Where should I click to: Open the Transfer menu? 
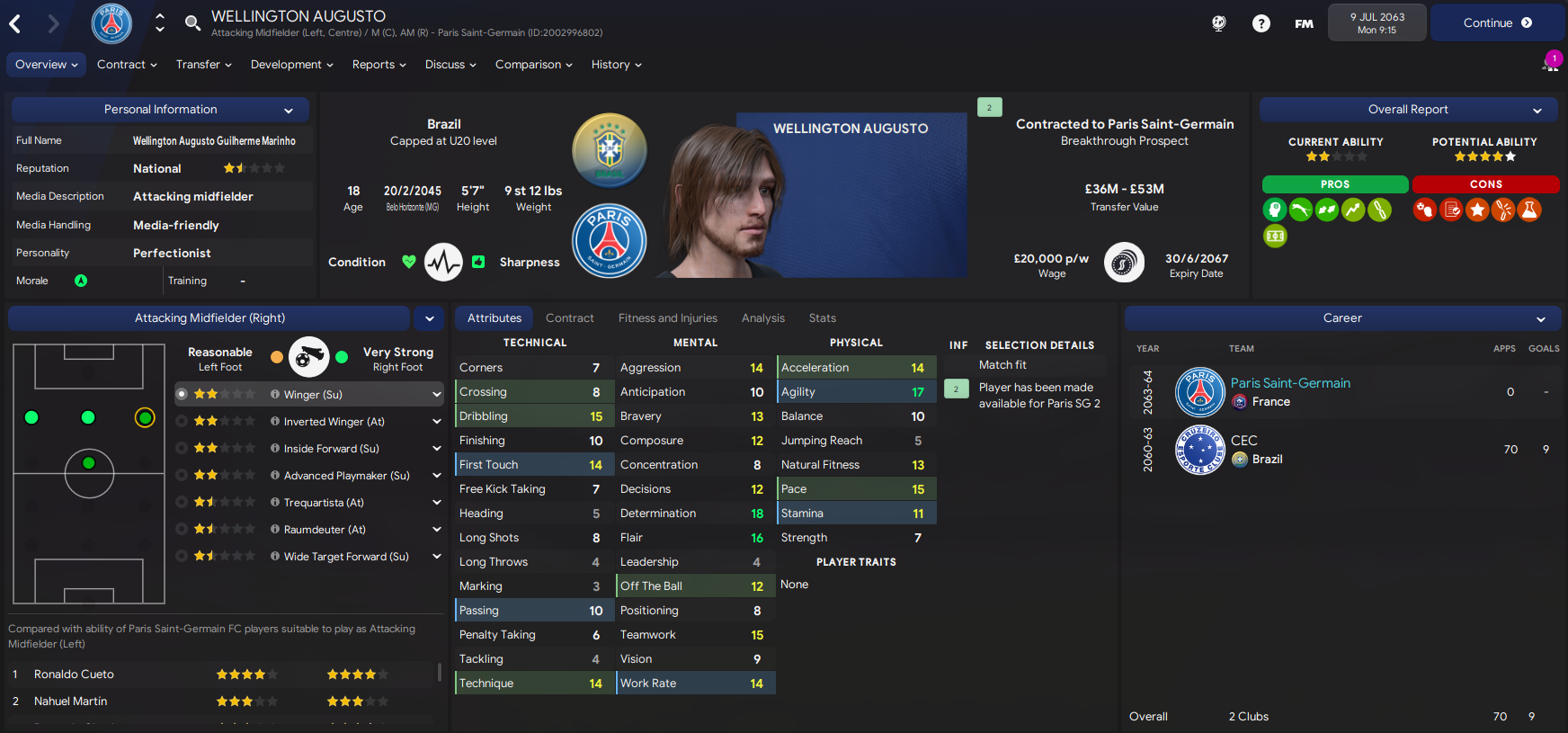[x=203, y=65]
